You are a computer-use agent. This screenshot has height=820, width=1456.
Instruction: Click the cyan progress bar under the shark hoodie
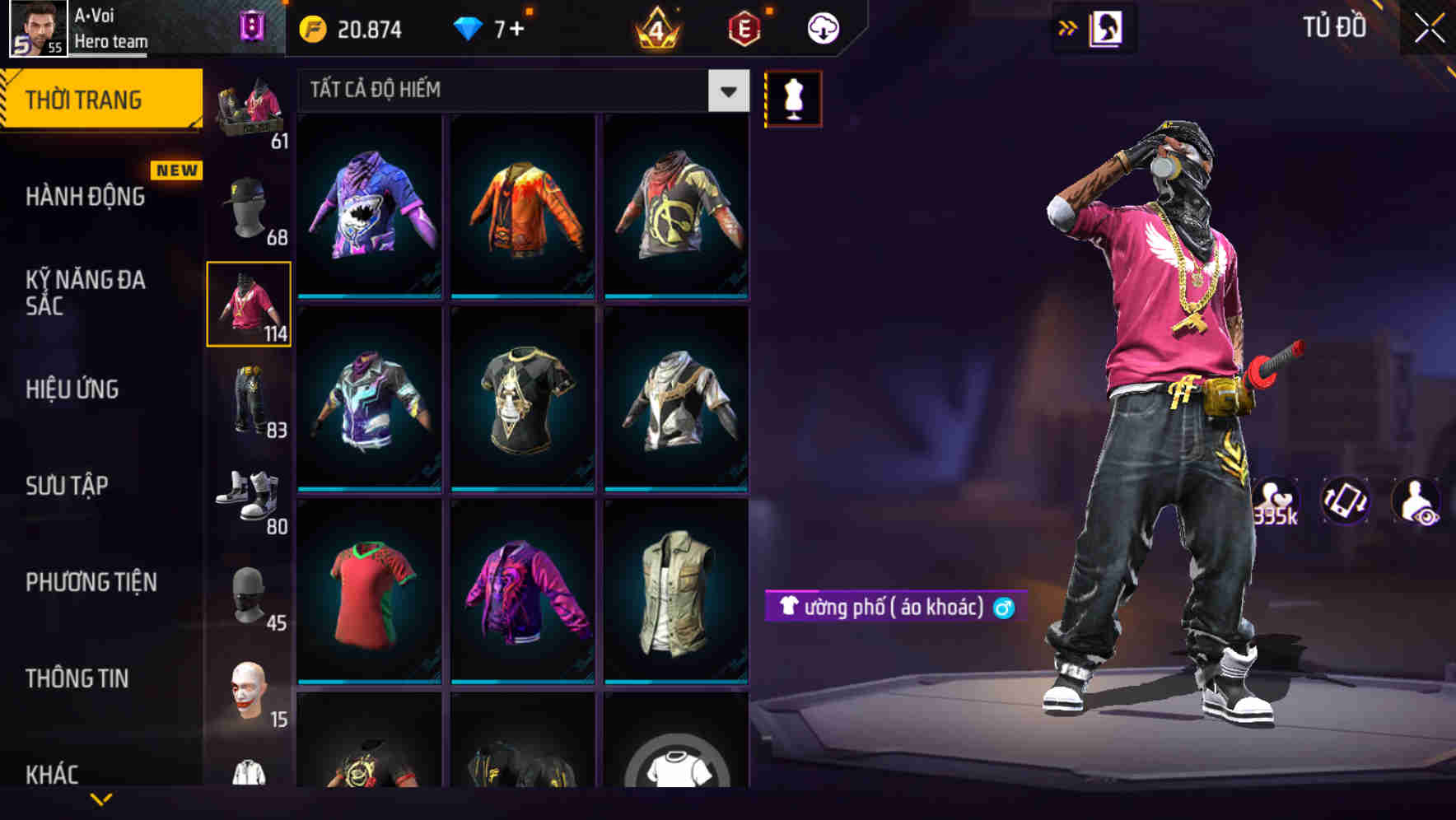point(369,296)
